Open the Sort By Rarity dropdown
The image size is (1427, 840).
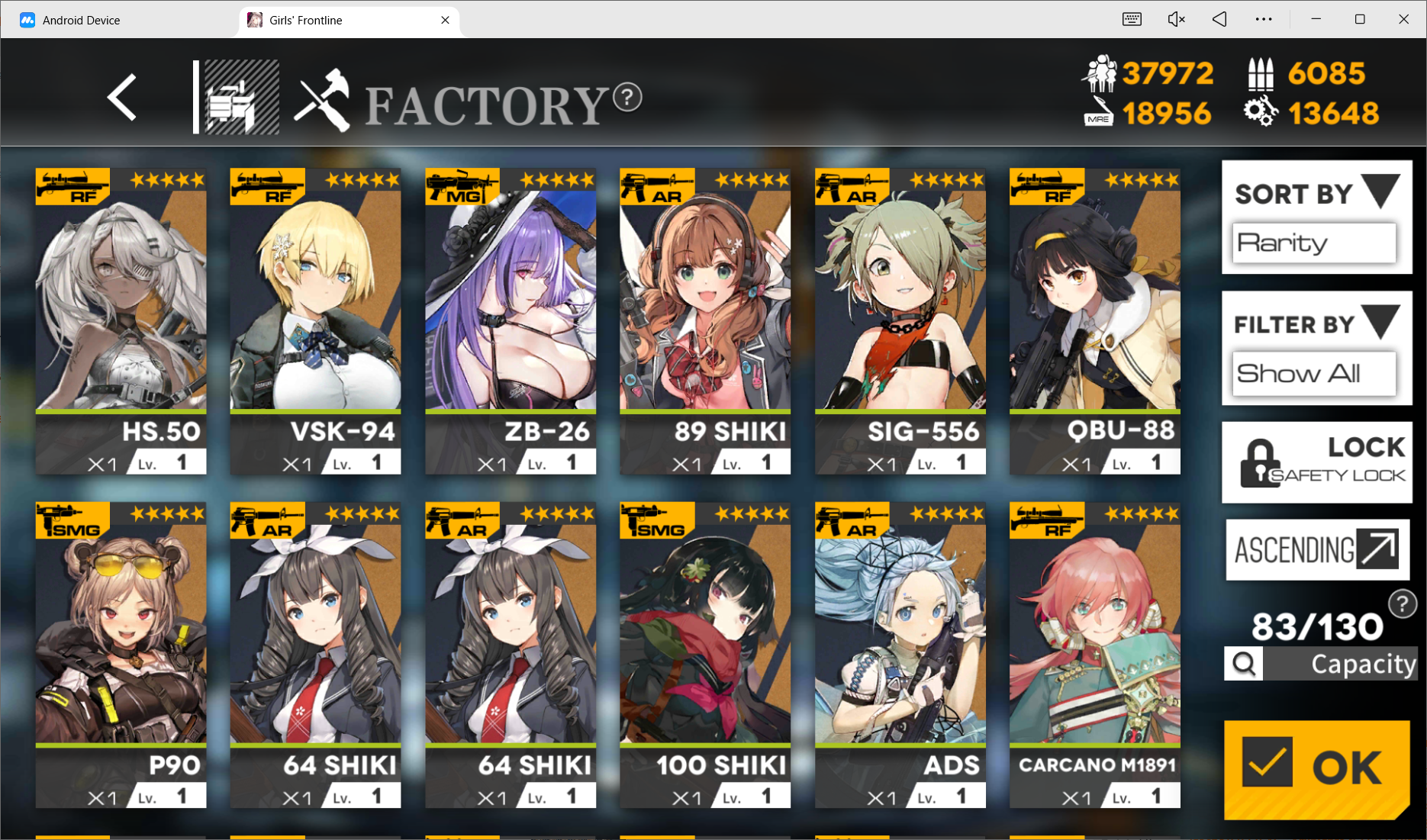[x=1316, y=242]
